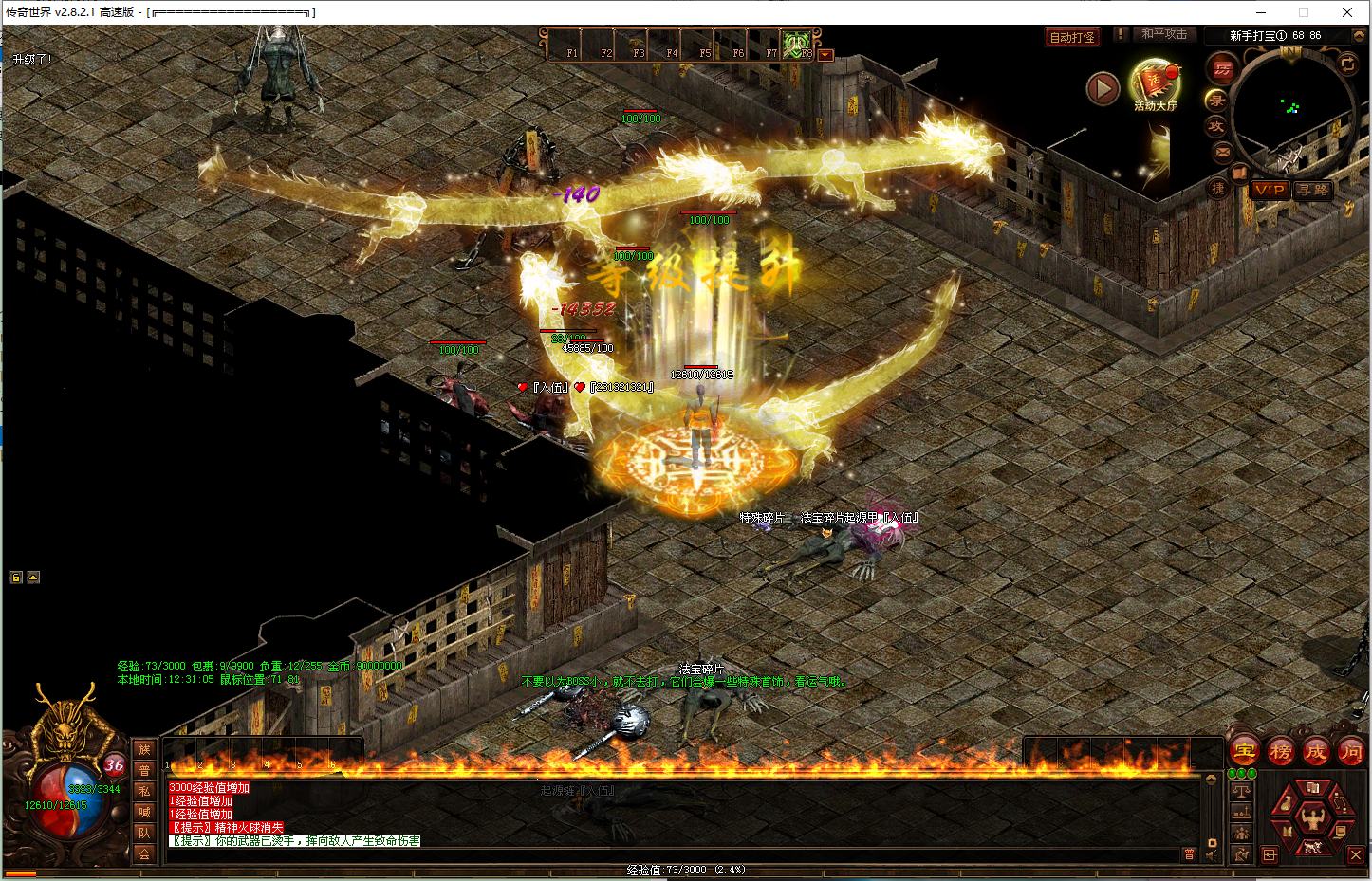Open the 活动大厅 activity hall
Image resolution: width=1372 pixels, height=881 pixels.
tap(1155, 84)
